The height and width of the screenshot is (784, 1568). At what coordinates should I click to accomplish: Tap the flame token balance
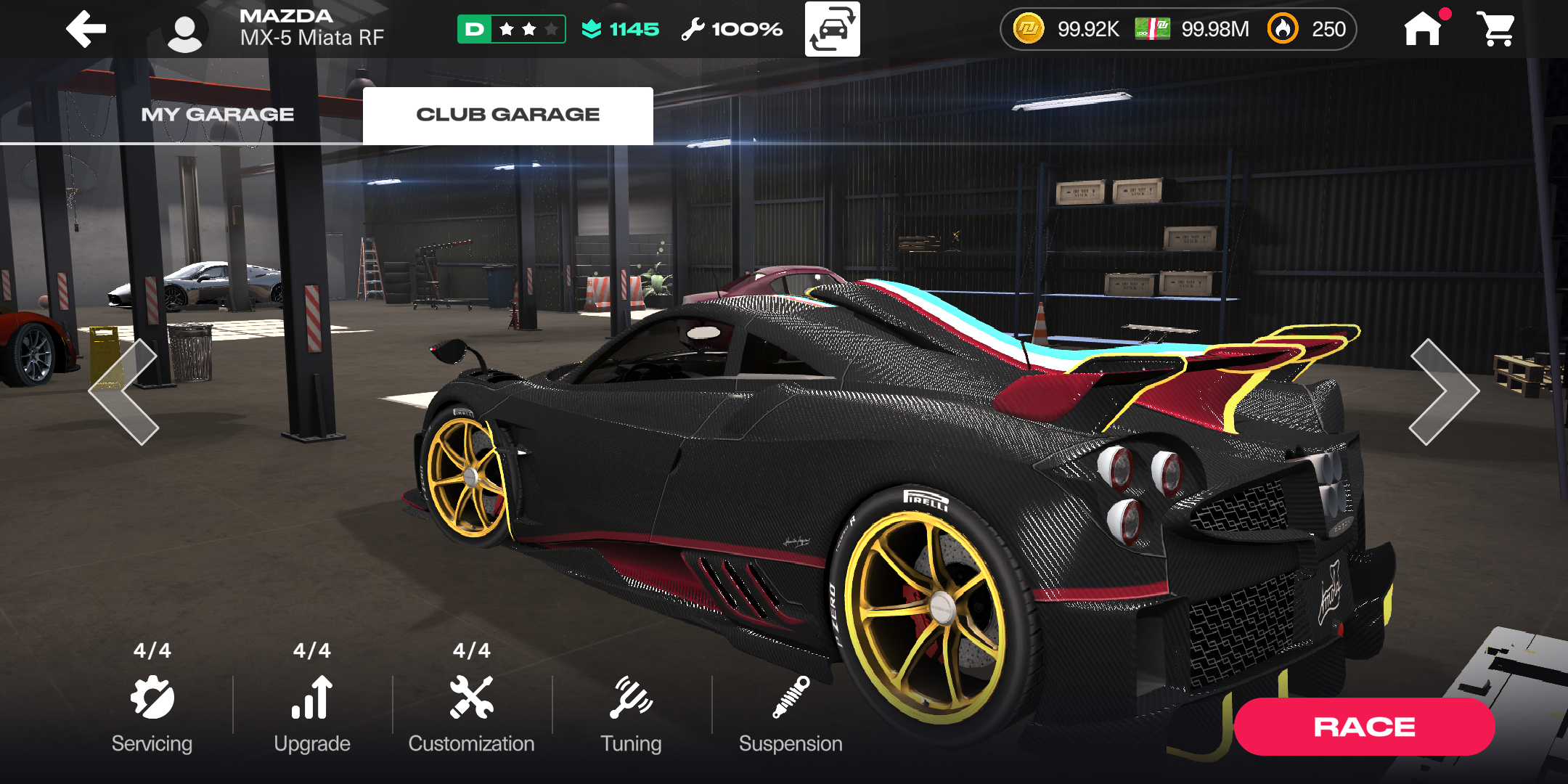[x=1308, y=29]
